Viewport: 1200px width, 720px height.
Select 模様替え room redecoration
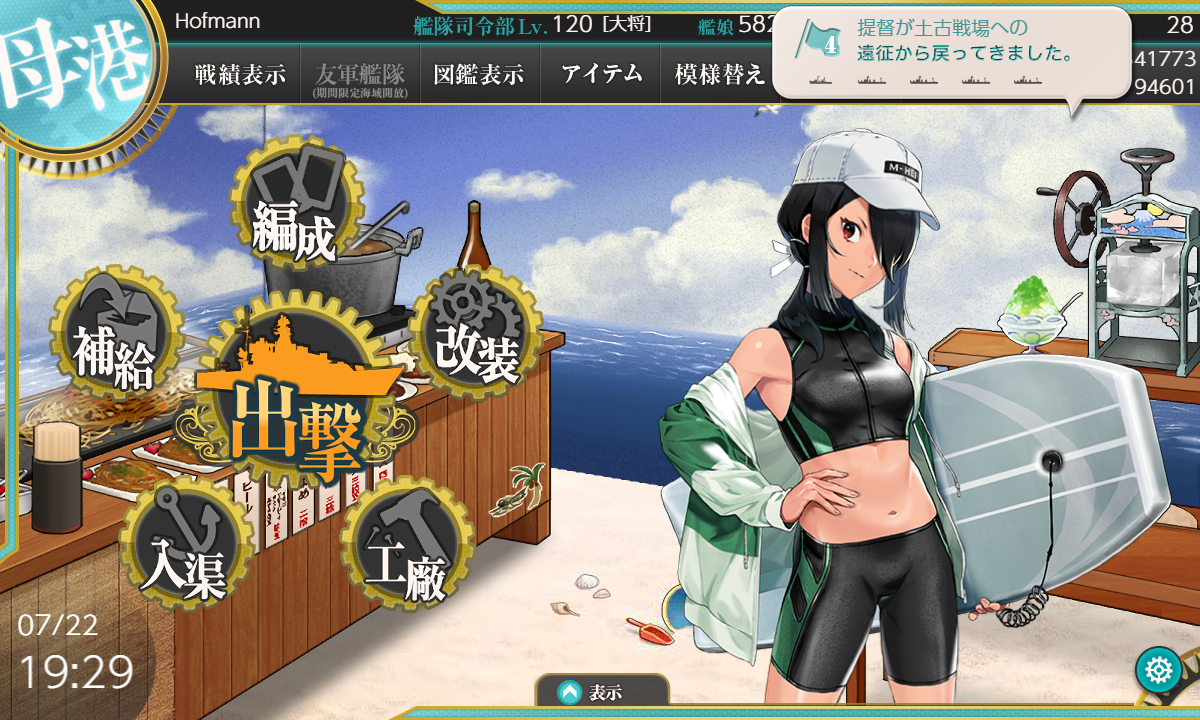click(x=719, y=75)
